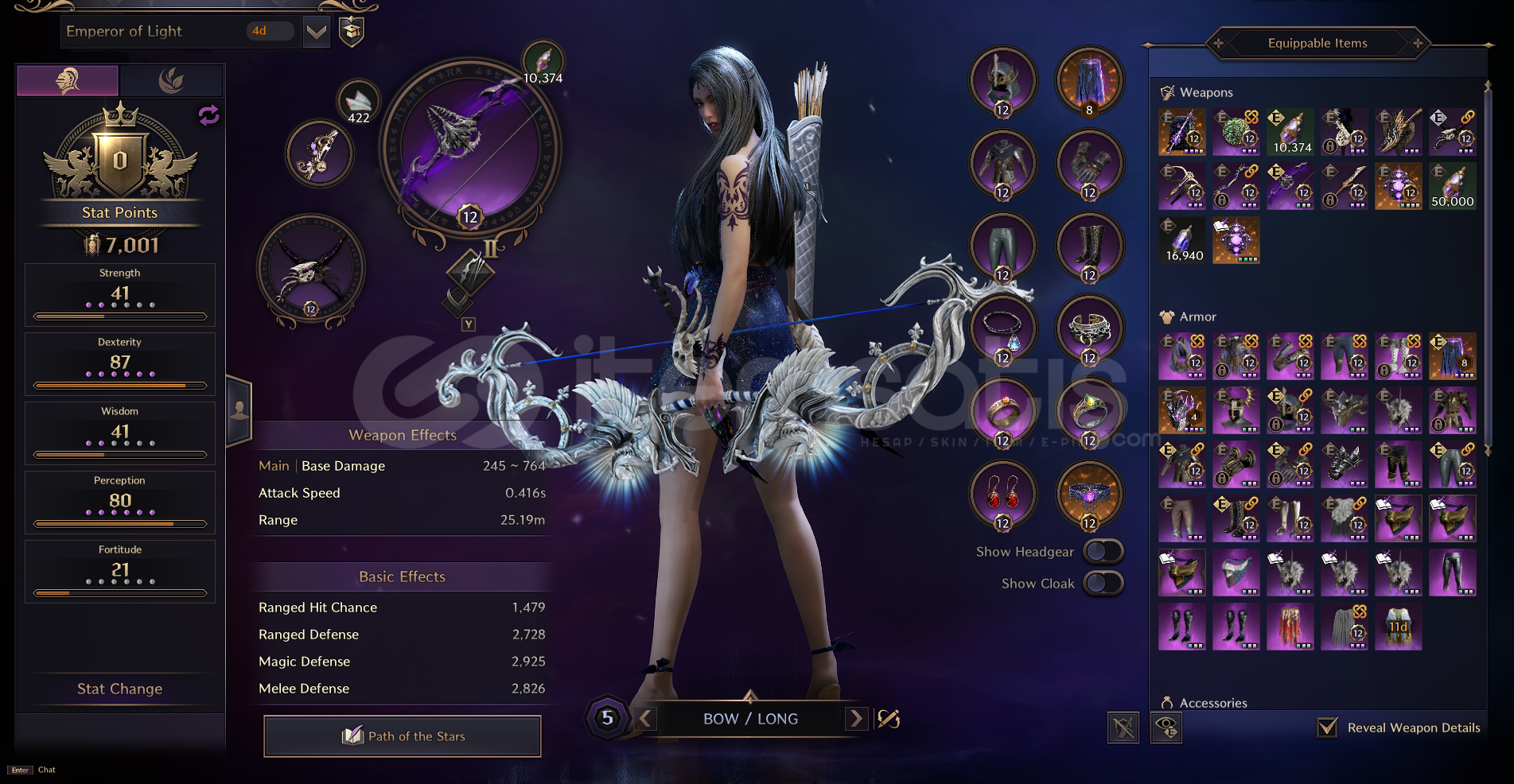Select the equipped boots slot
The image size is (1514, 784).
click(x=1089, y=246)
